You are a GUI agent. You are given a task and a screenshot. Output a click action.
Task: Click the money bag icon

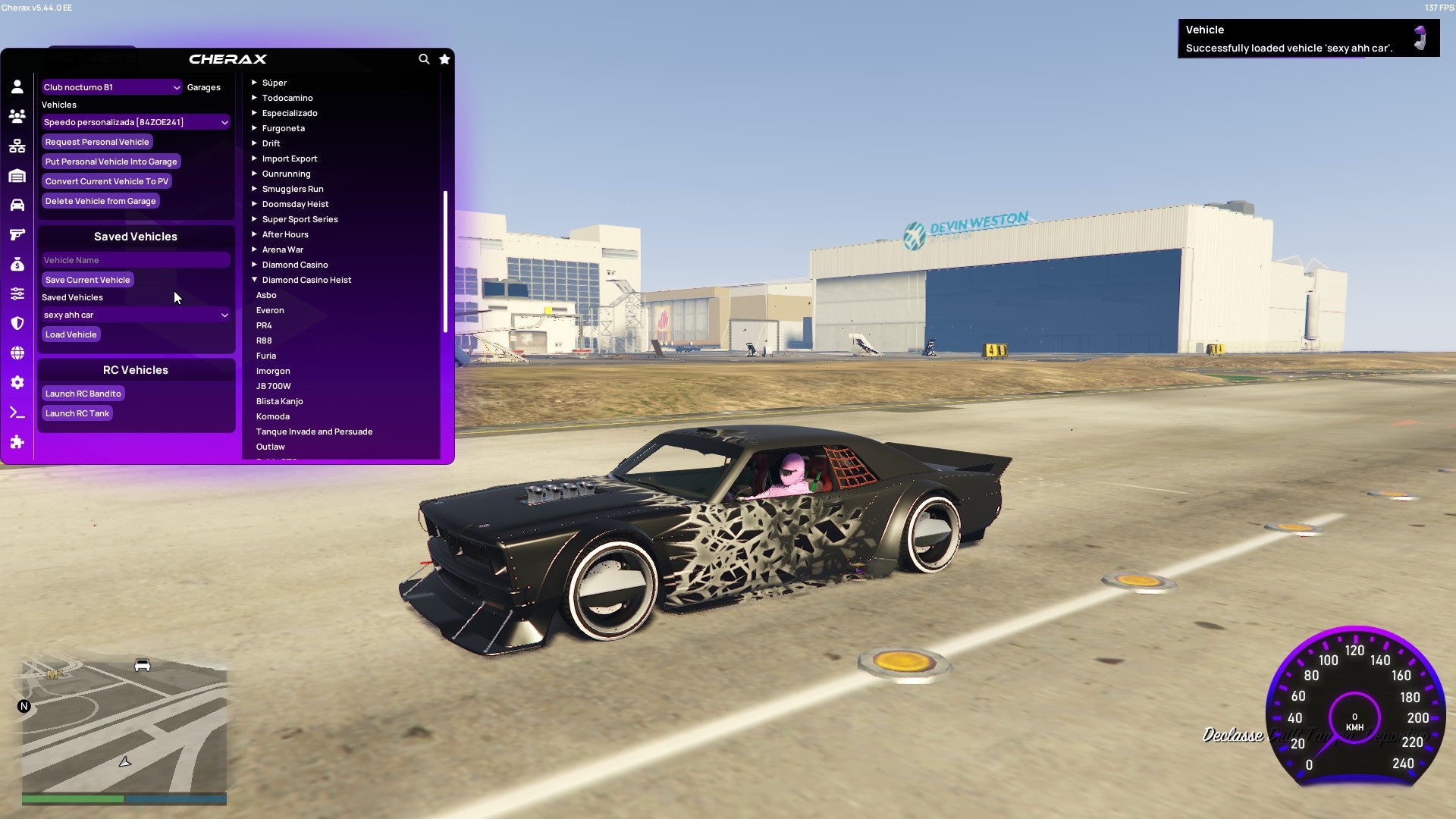click(17, 264)
